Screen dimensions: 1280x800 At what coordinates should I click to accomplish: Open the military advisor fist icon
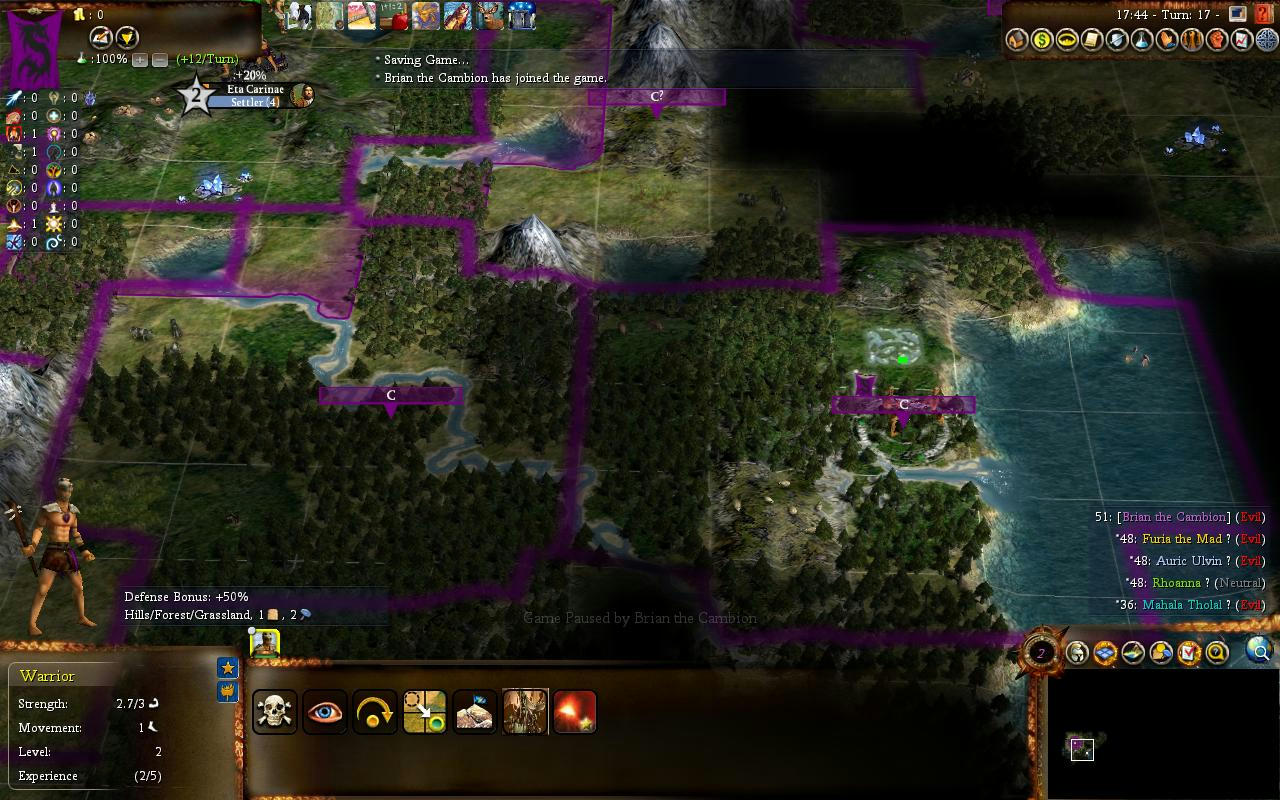click(1217, 40)
